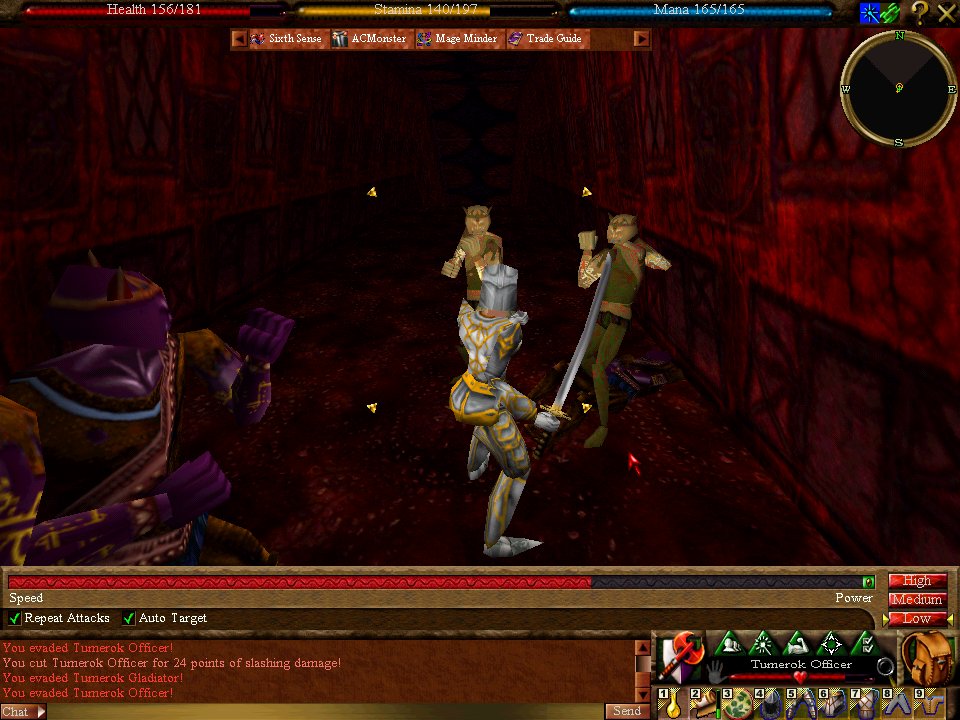Open the Chat channel menu
Viewport: 960px width, 720px height.
[23, 712]
